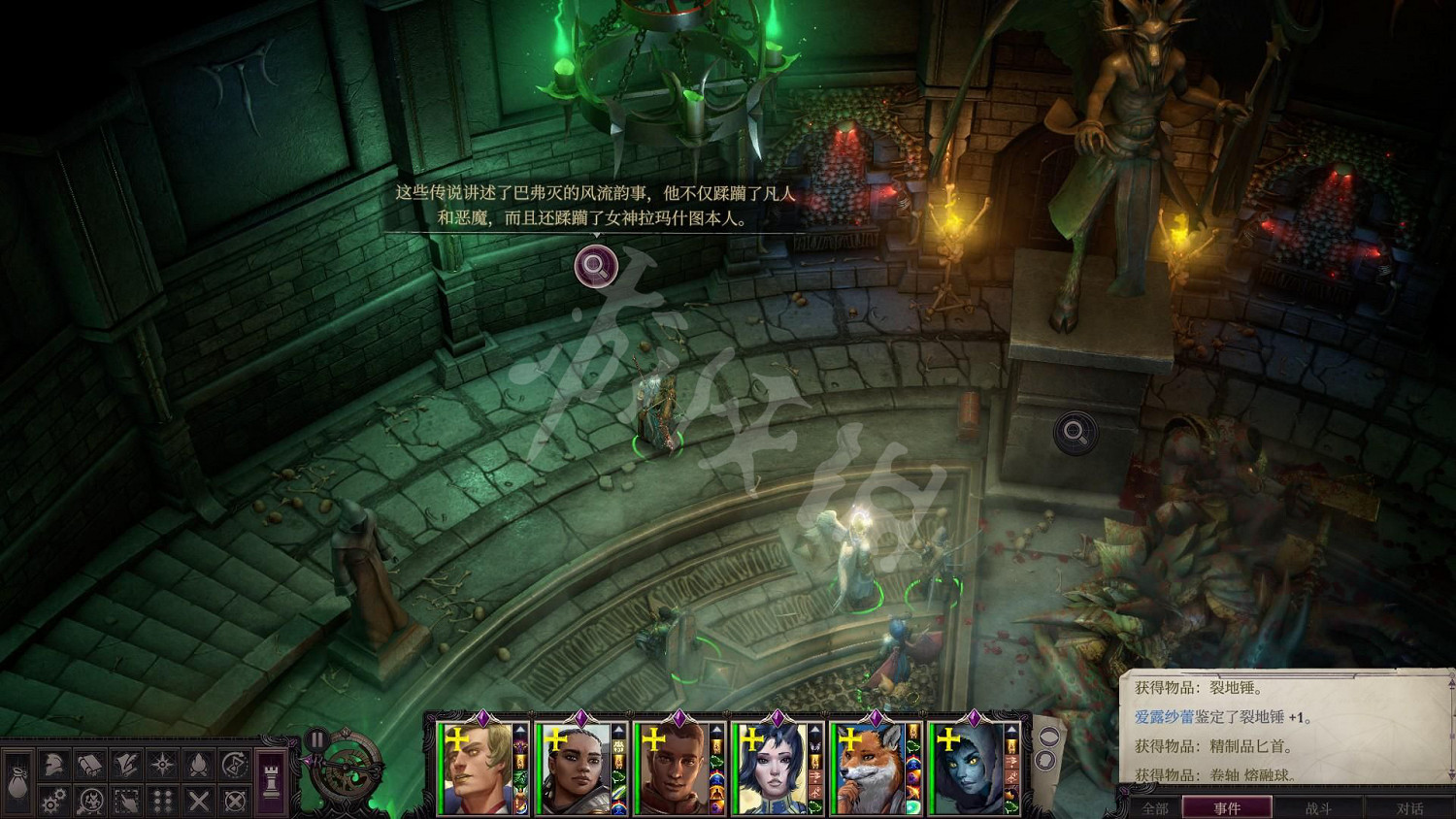Image resolution: width=1456 pixels, height=819 pixels.
Task: Open settings with the gears icon
Action: [x=54, y=801]
